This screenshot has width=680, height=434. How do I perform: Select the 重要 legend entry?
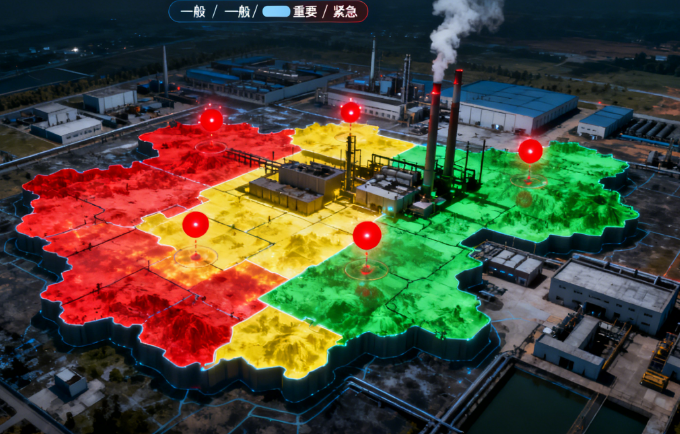[x=305, y=12]
